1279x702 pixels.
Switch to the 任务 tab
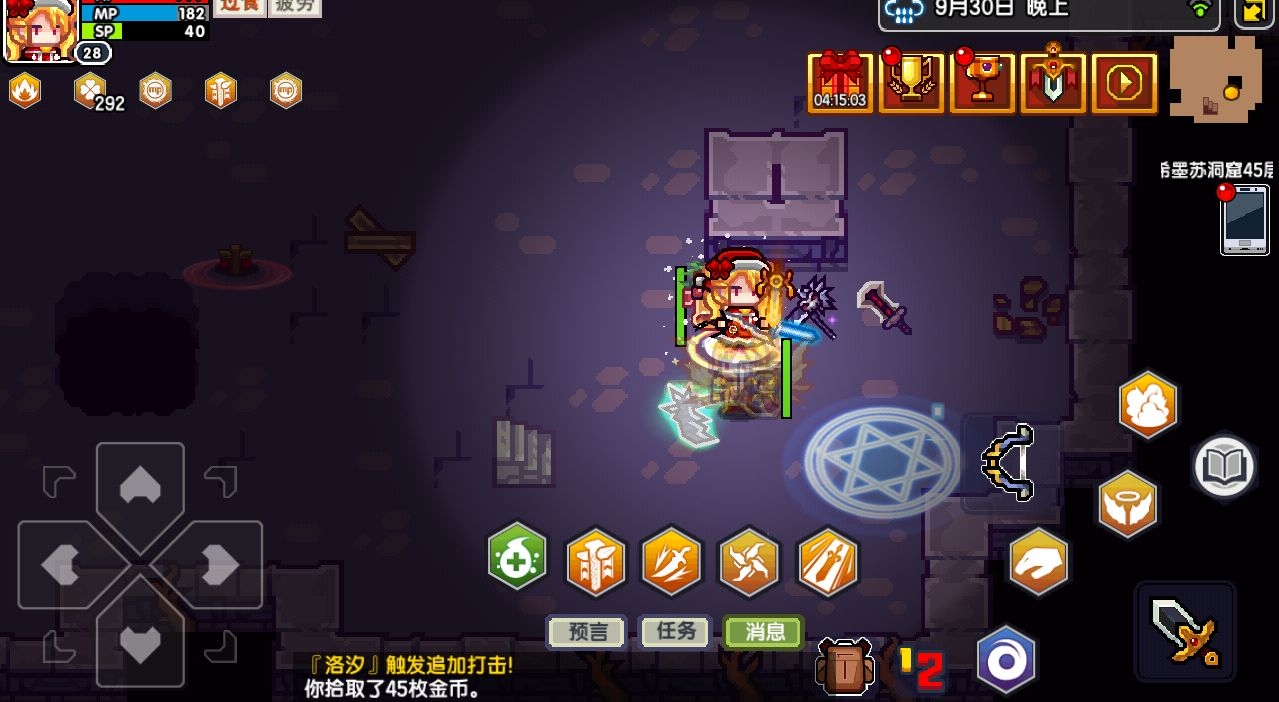click(675, 632)
